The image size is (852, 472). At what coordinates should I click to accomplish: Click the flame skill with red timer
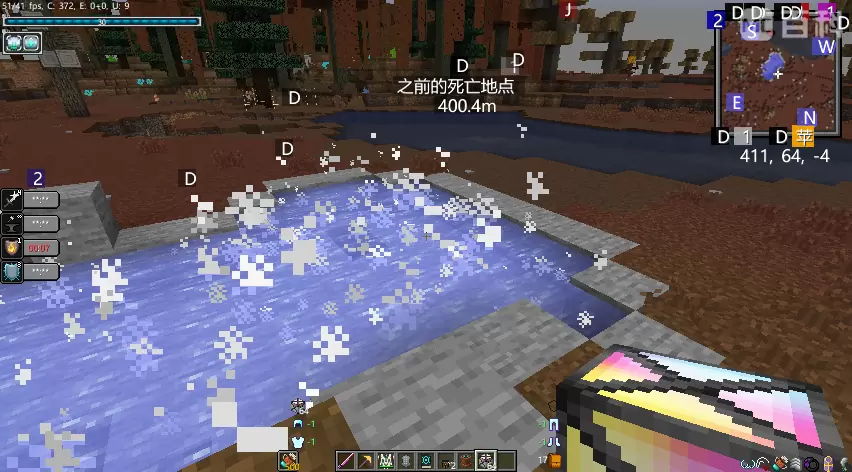tap(12, 247)
